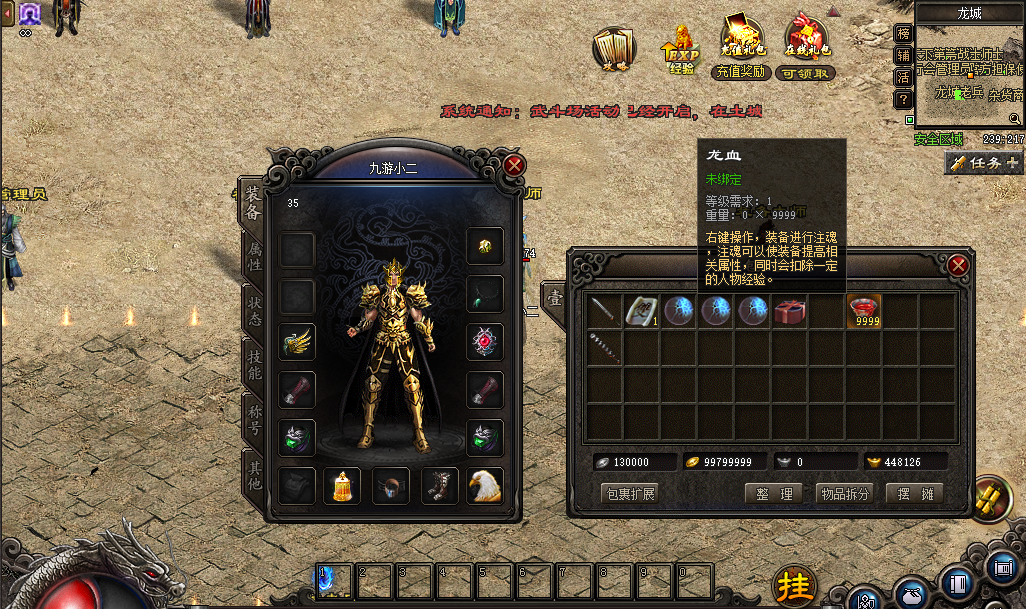Select the red gift box item

pos(790,311)
